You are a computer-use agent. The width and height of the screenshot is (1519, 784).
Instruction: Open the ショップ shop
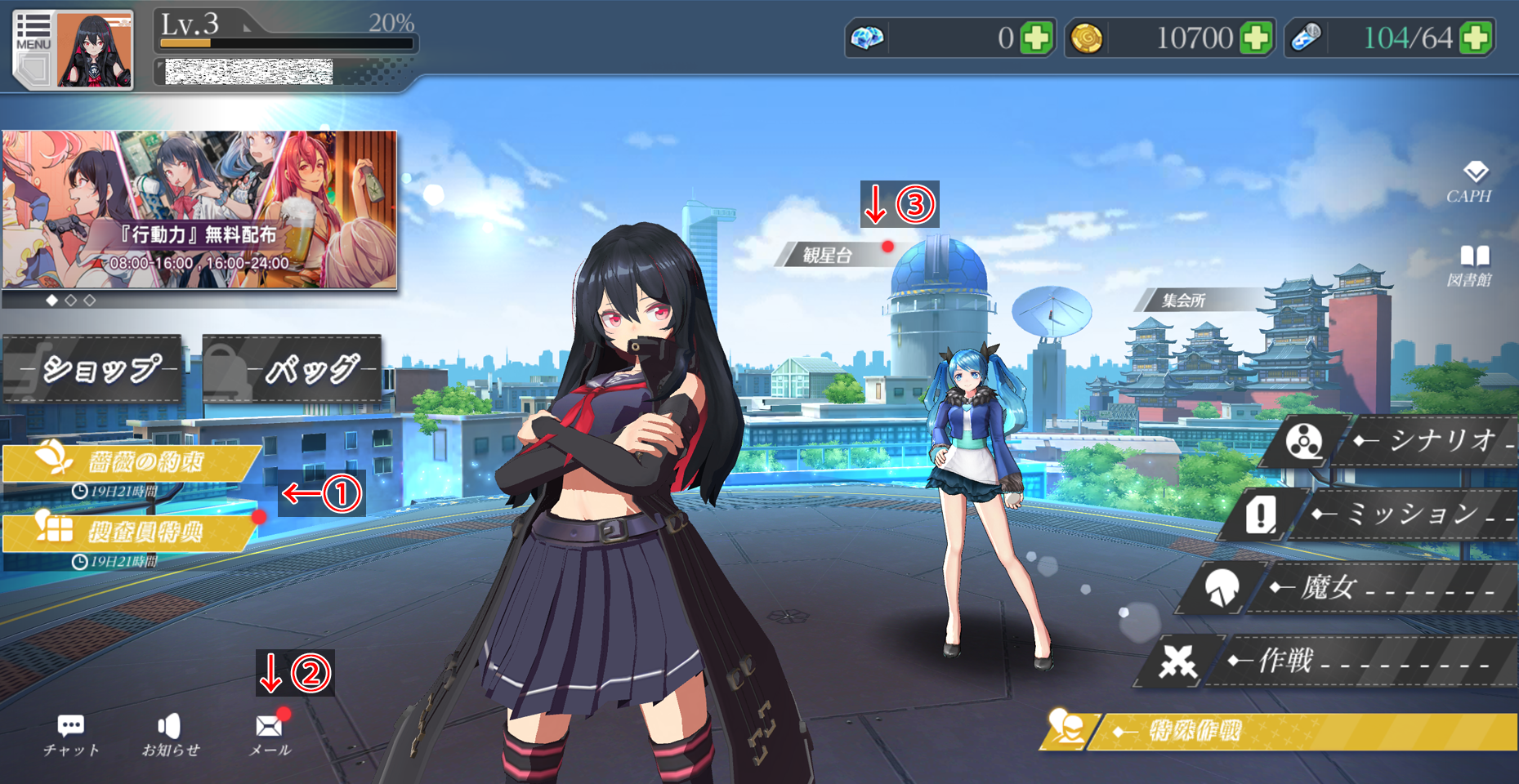click(92, 369)
